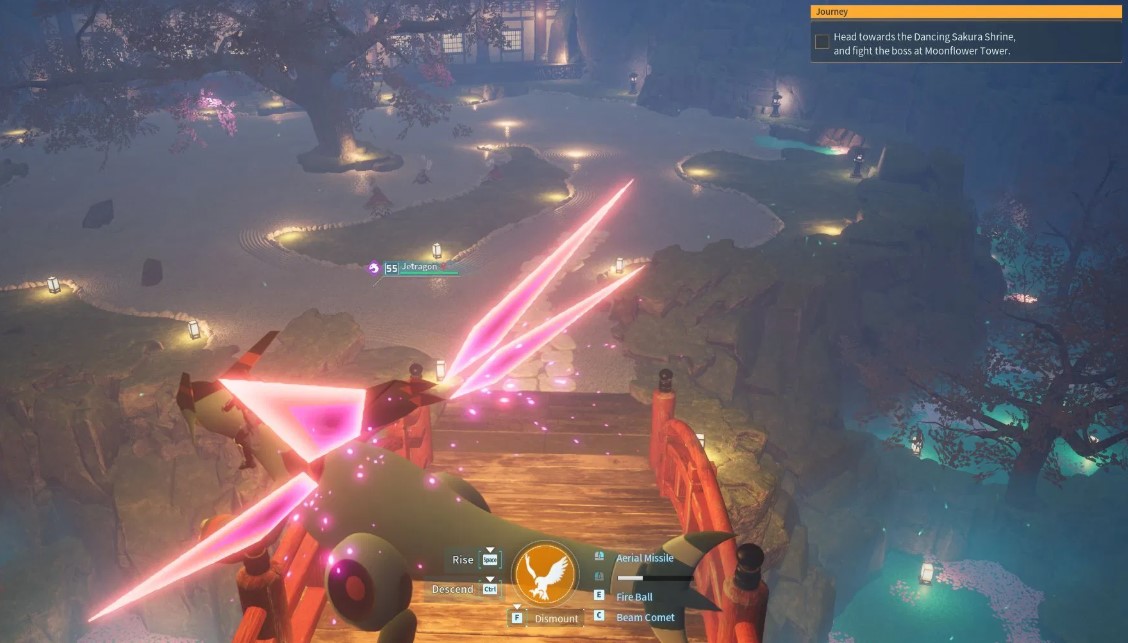The height and width of the screenshot is (643, 1128).
Task: Click the orange winged mount icon
Action: [x=545, y=573]
